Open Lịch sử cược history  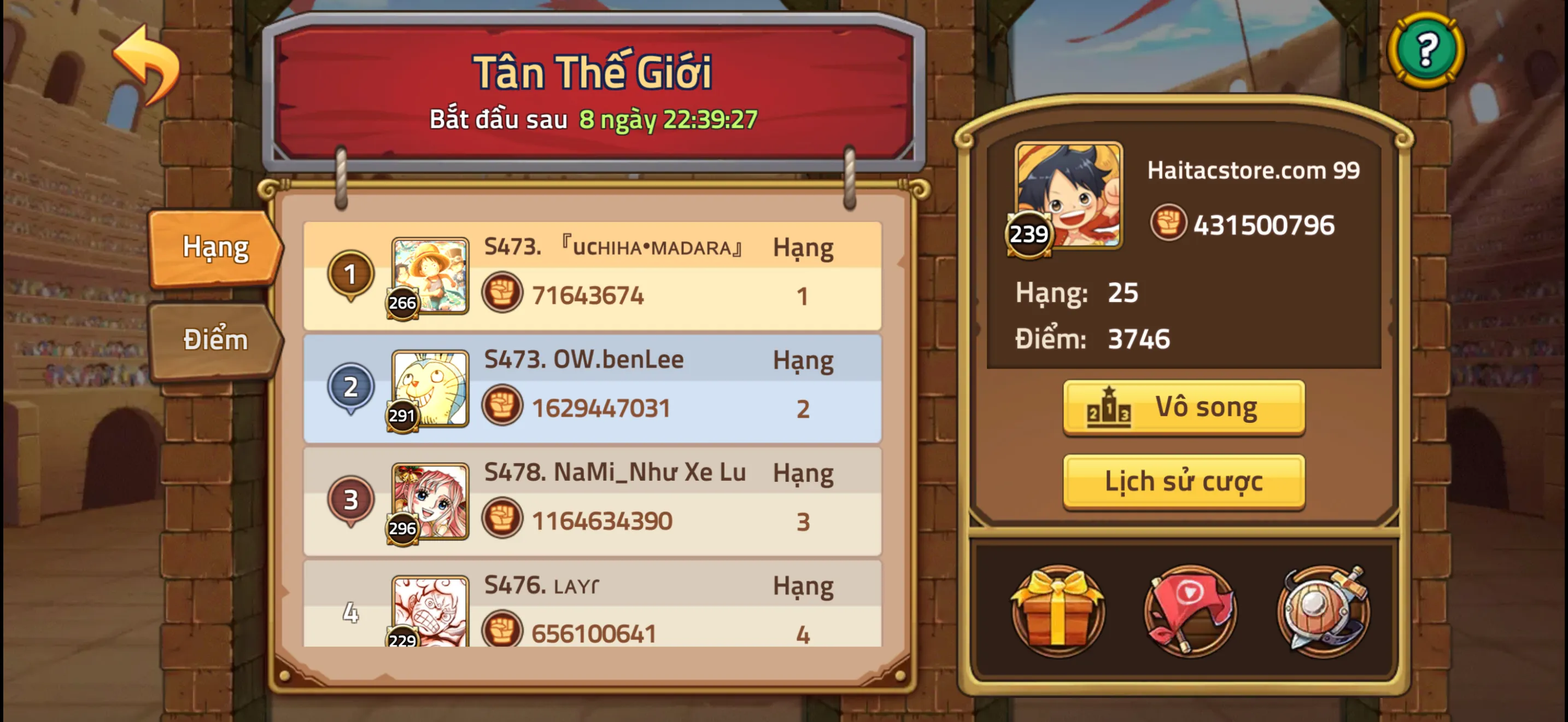click(x=1183, y=481)
